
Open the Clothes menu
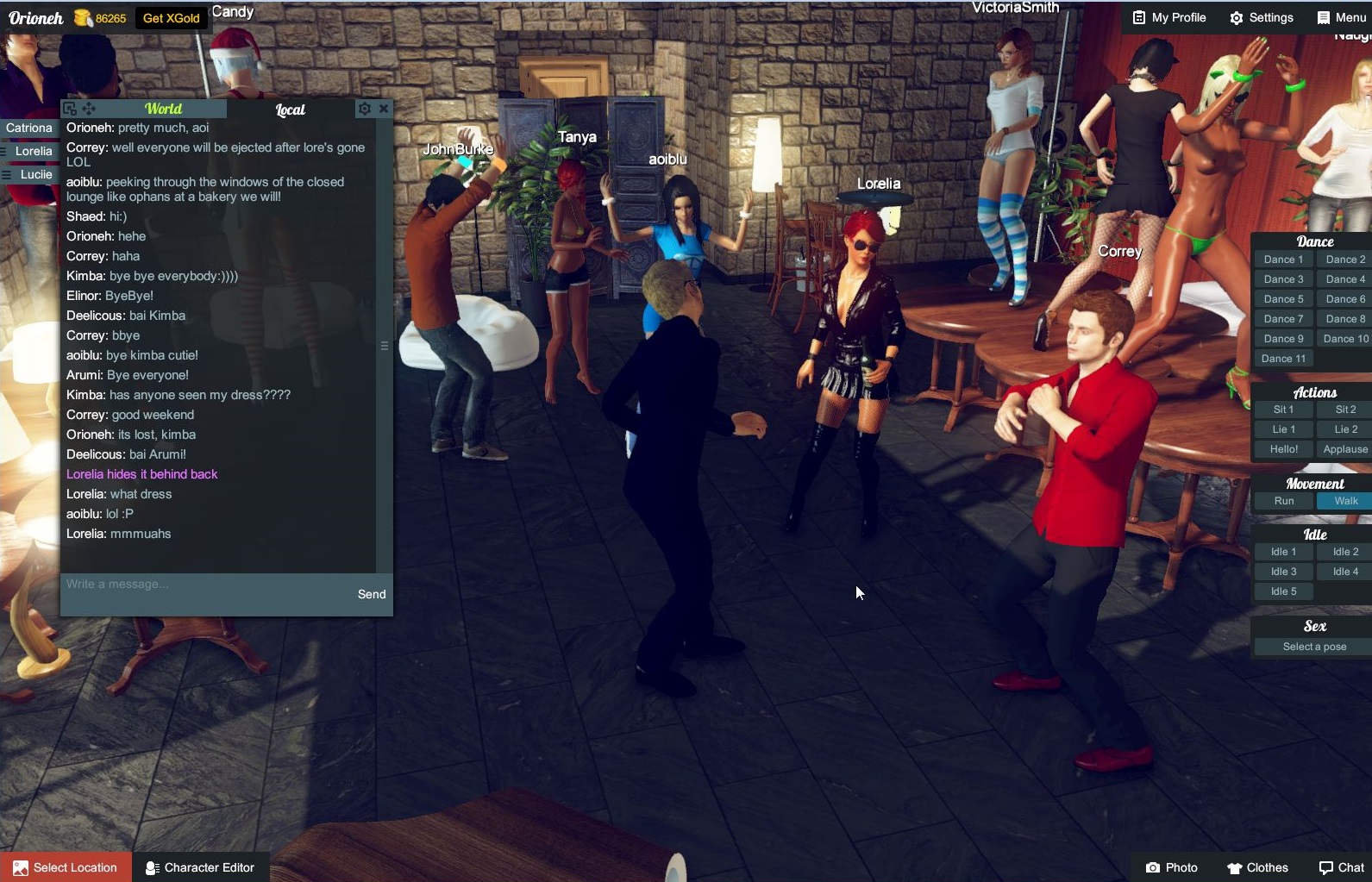point(1257,867)
